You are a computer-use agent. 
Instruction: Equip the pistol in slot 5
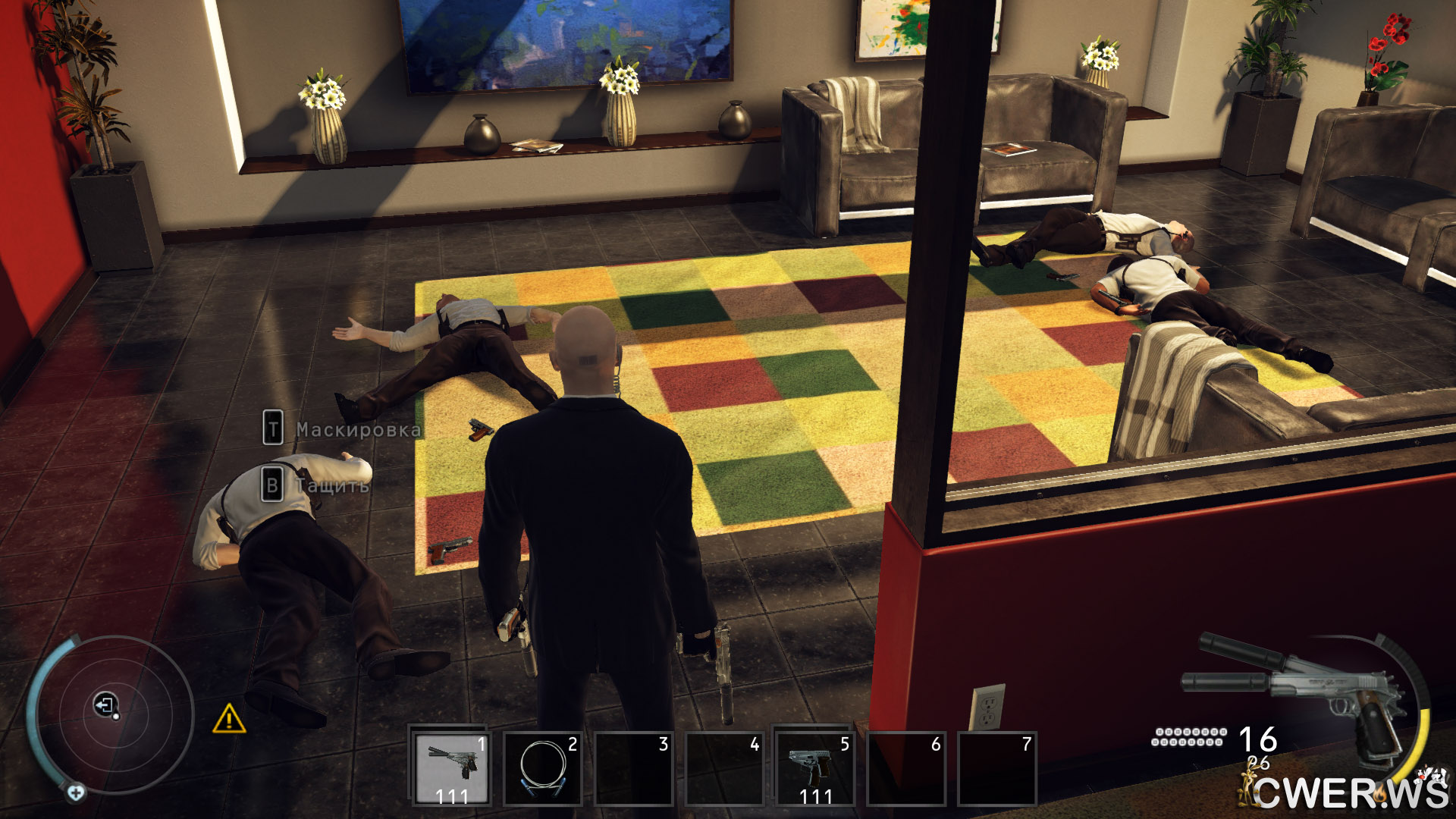(814, 767)
